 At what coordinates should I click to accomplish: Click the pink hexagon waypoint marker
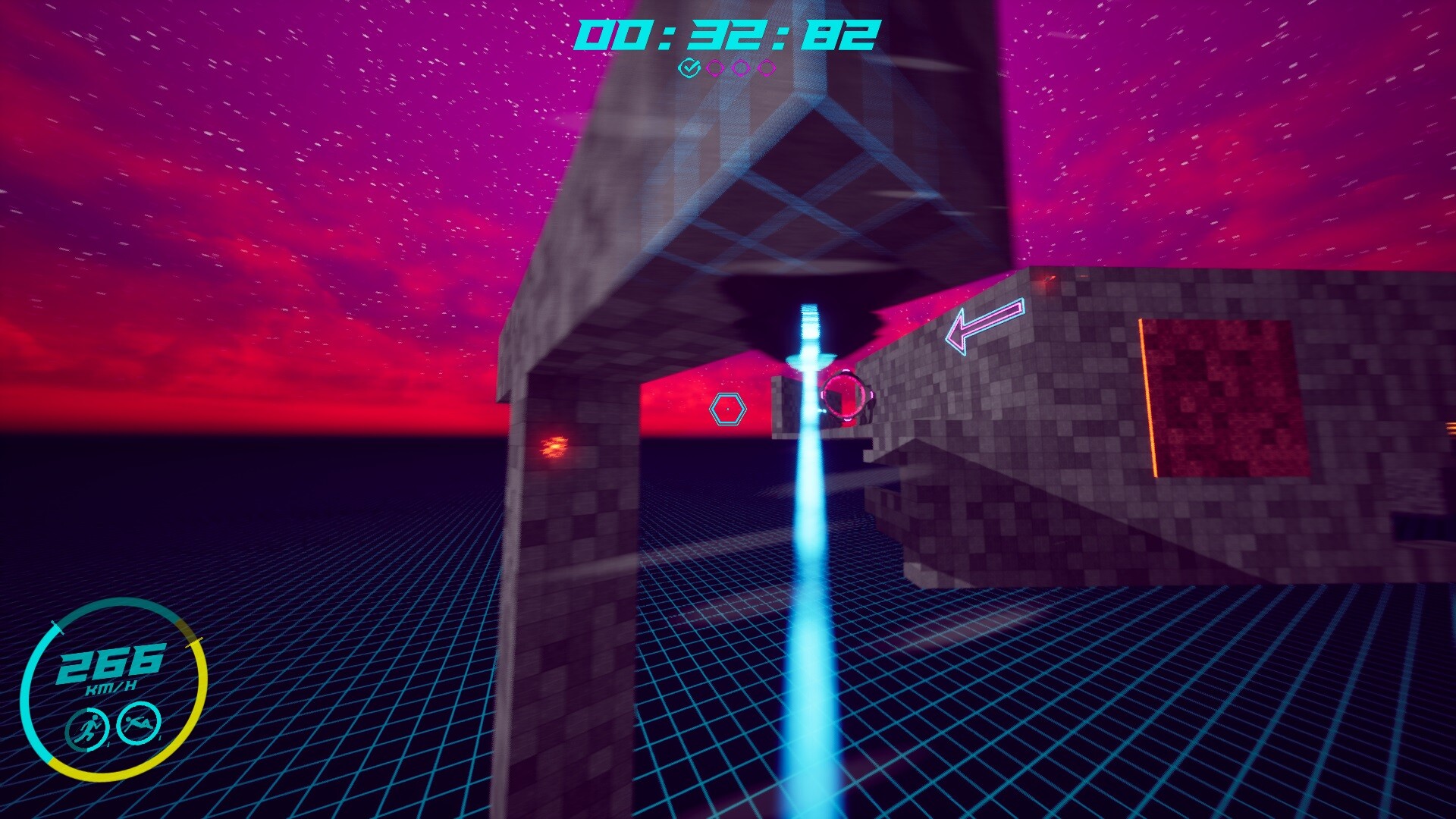click(727, 409)
